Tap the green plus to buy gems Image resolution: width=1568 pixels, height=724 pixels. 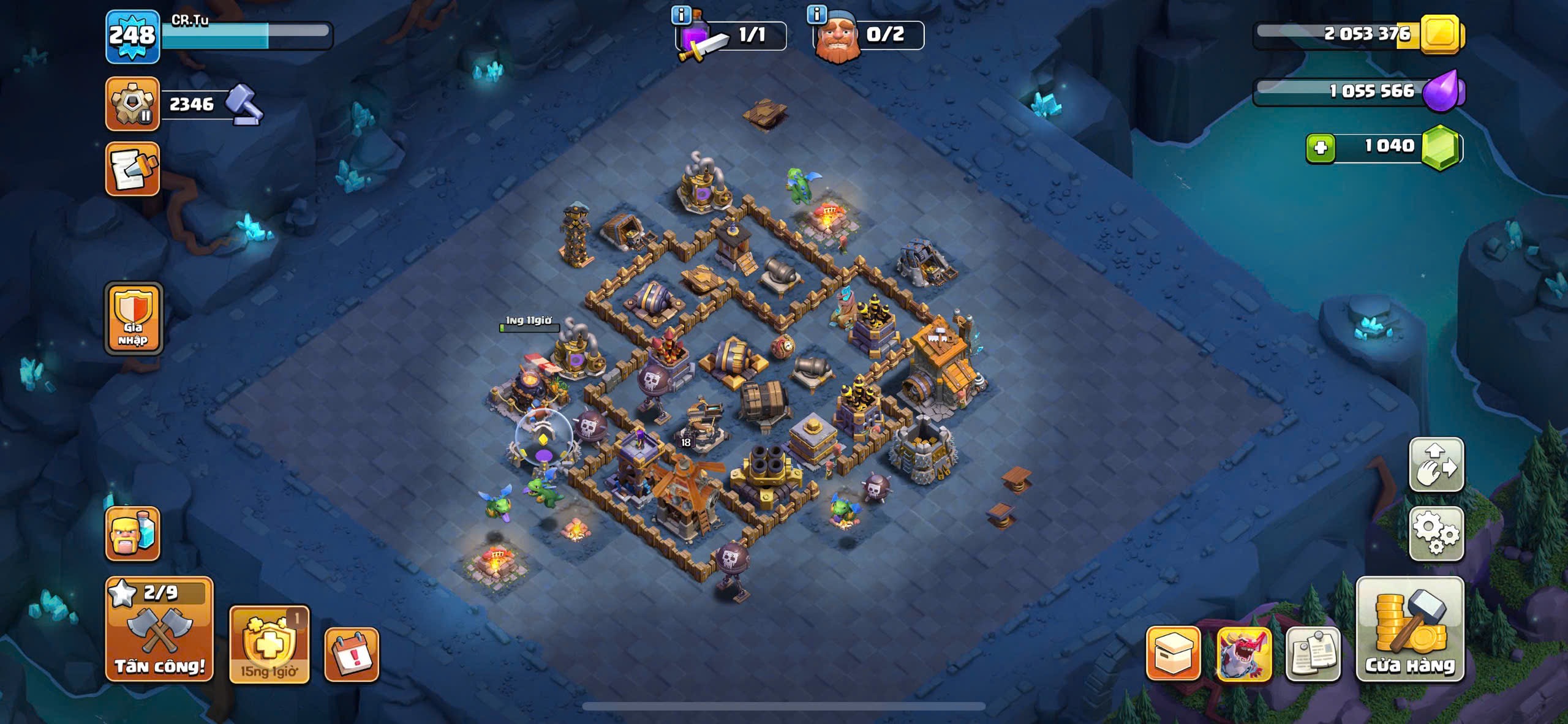pyautogui.click(x=1321, y=148)
